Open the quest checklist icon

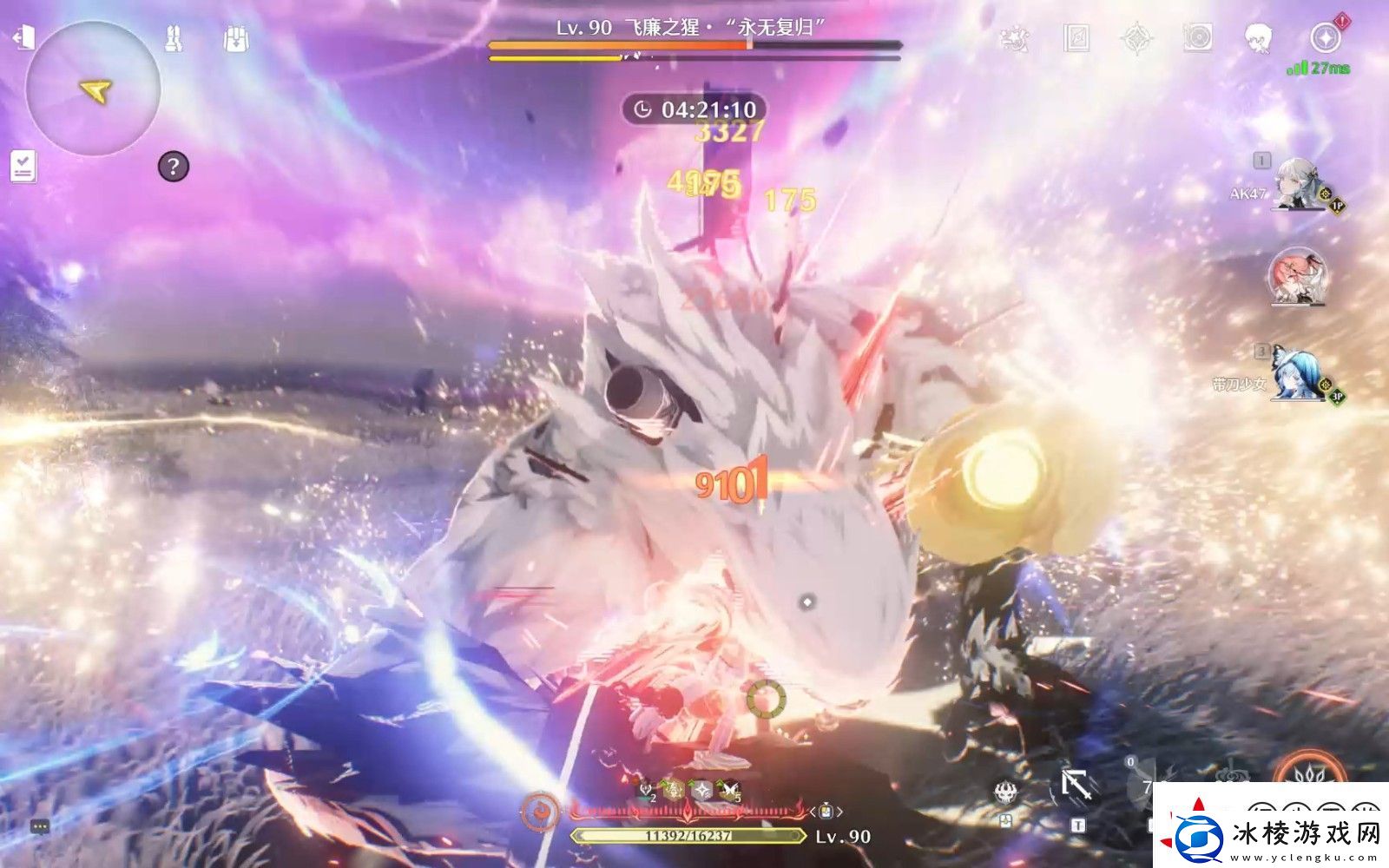pos(23,165)
